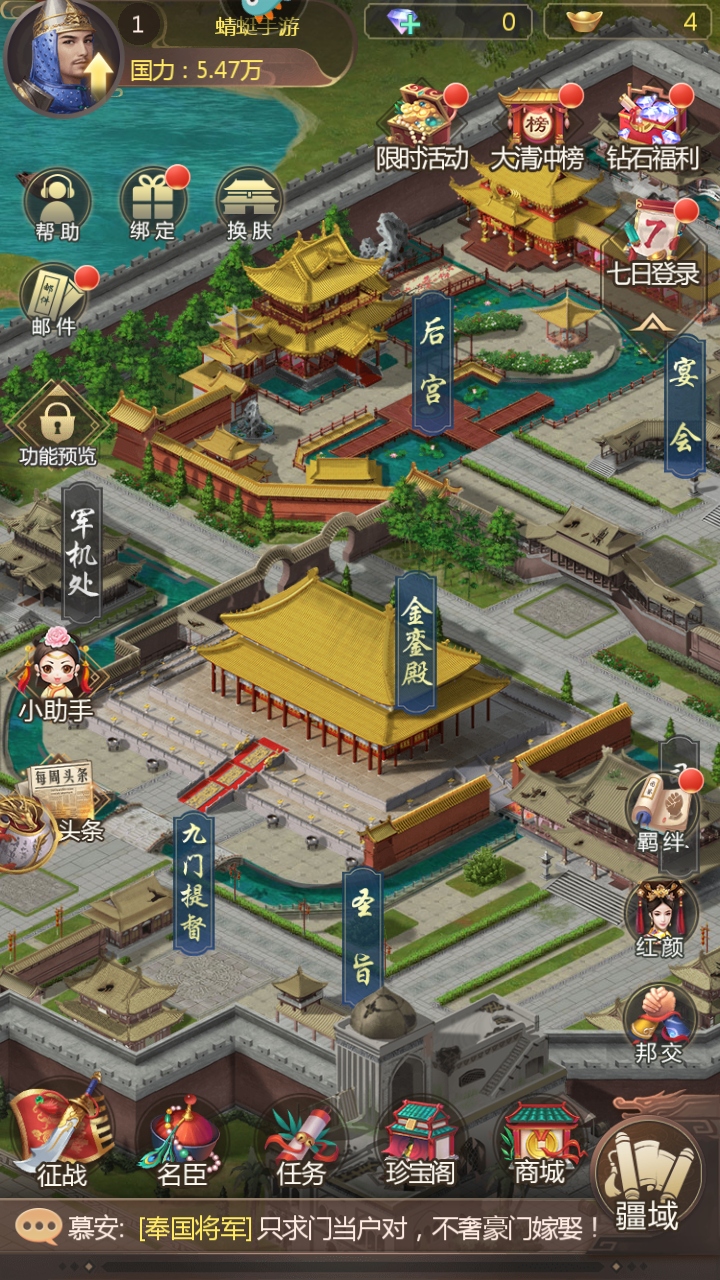This screenshot has width=720, height=1280.
Task: Open the 邦交 handshake diplomacy icon
Action: pyautogui.click(x=660, y=1020)
